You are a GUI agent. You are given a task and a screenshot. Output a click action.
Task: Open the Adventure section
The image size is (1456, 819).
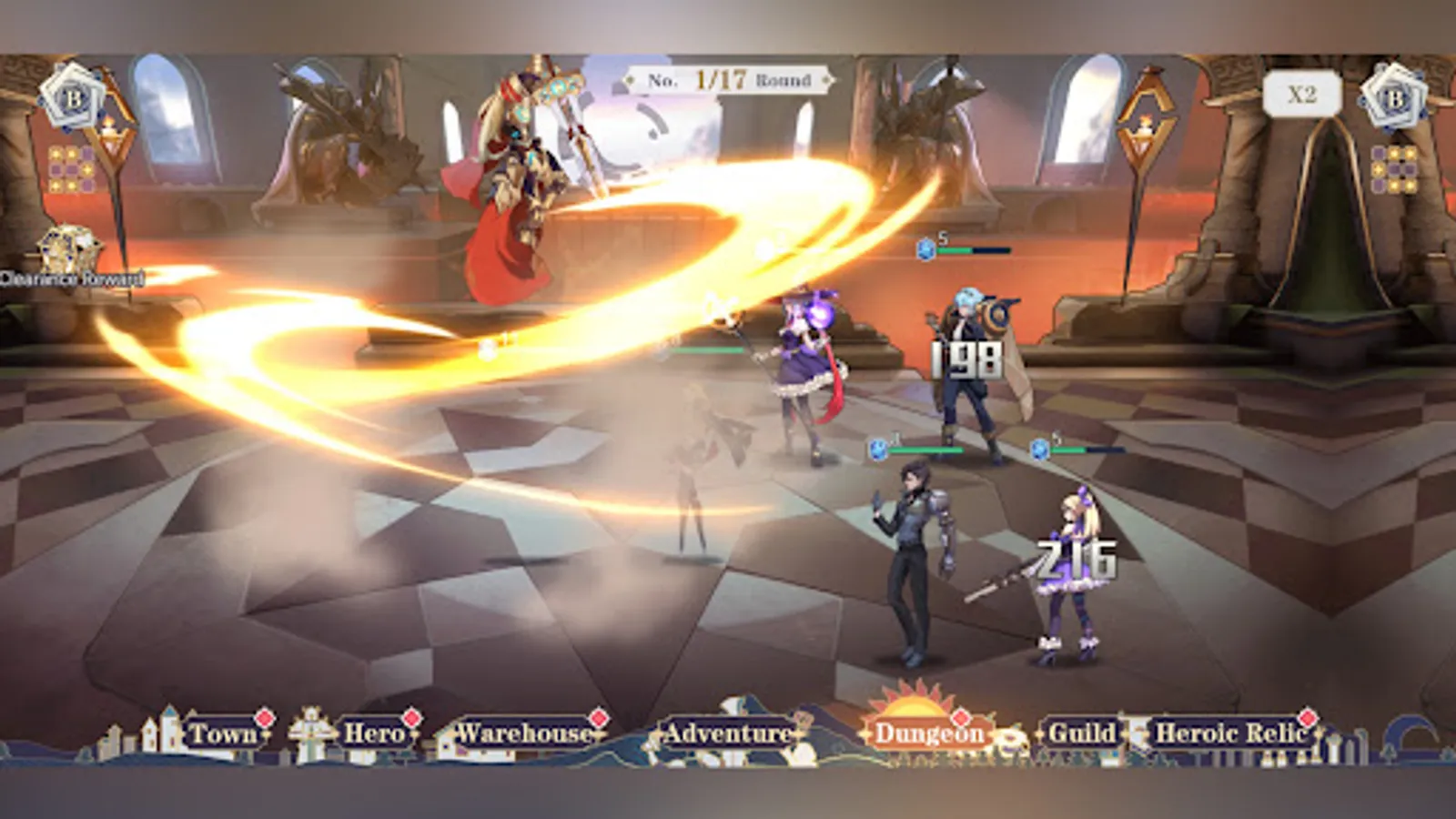coord(728,731)
